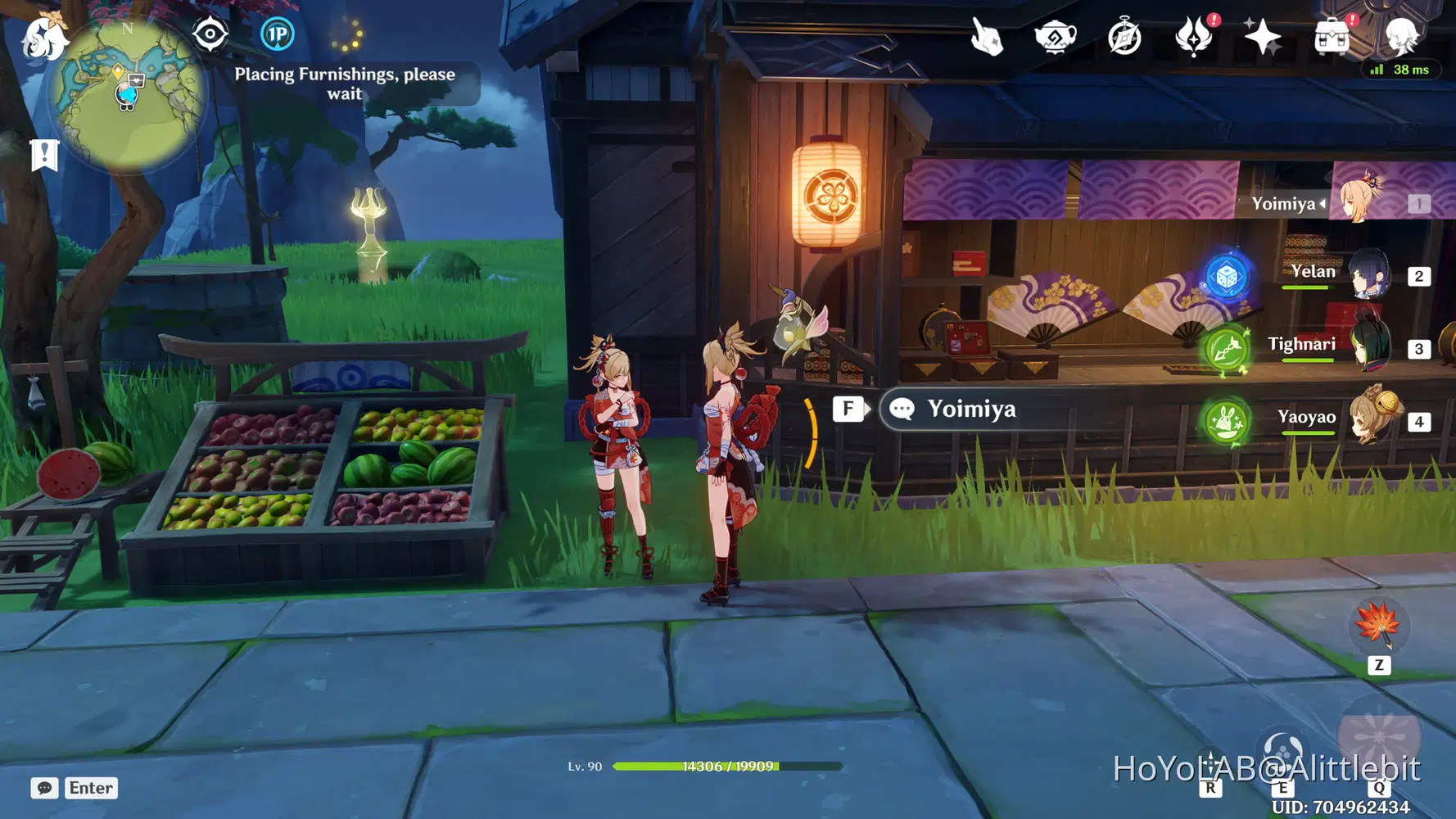Click the Enter chat button
This screenshot has width=1456, height=819.
point(90,788)
